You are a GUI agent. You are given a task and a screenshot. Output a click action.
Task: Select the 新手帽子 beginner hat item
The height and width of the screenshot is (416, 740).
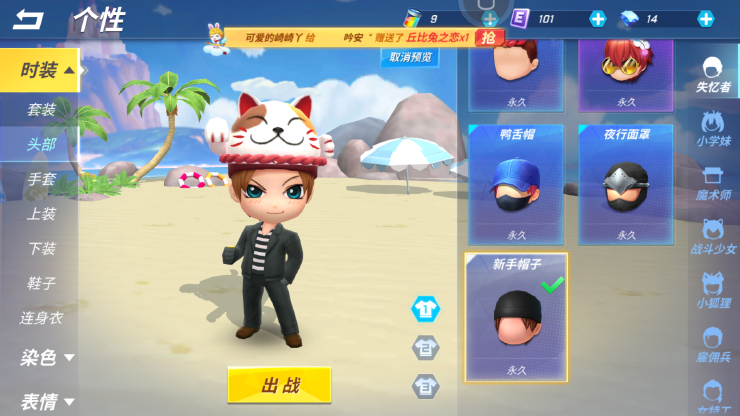[x=516, y=316]
